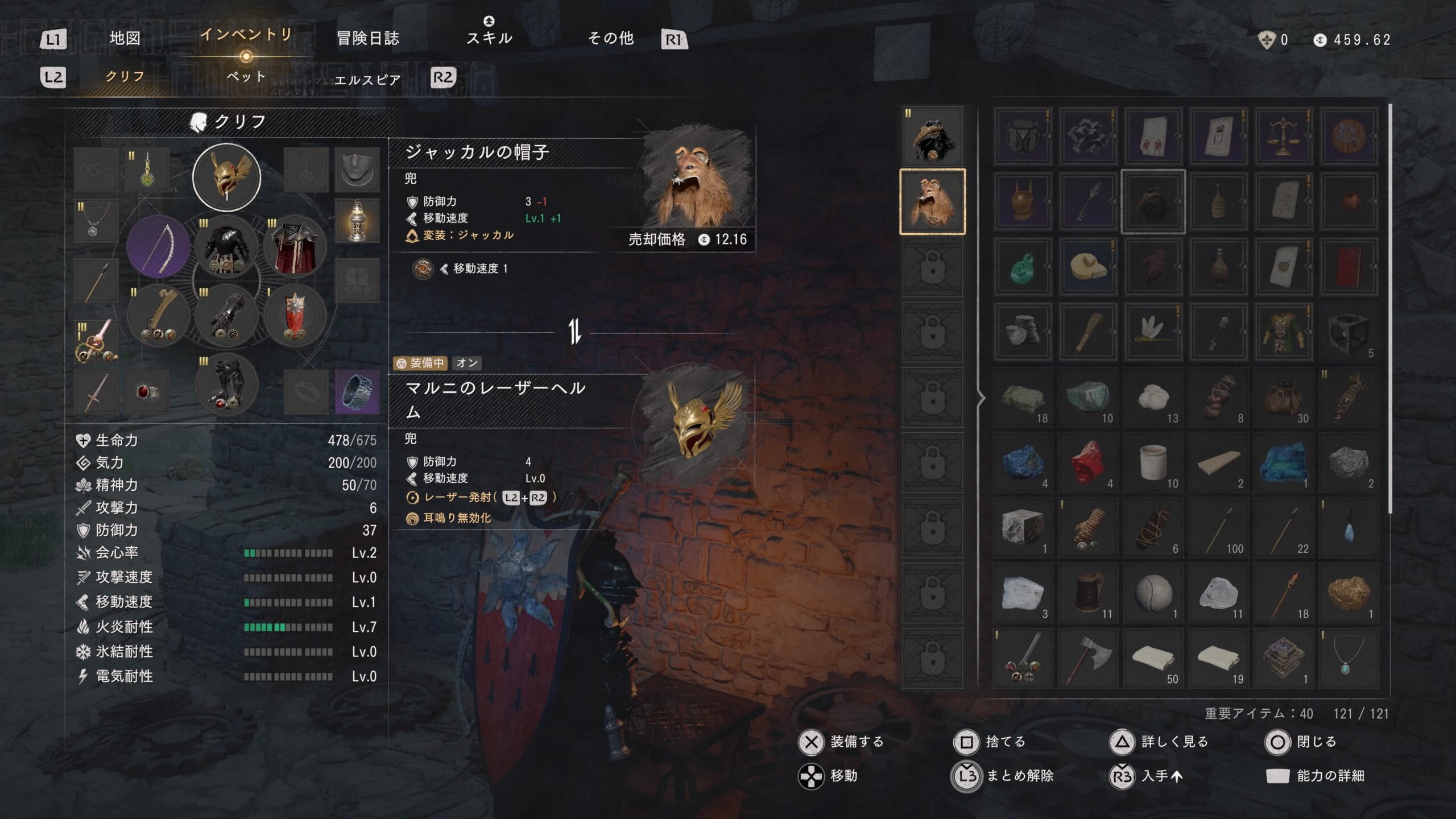Select the jackal hat in helmet list
This screenshot has width=1456, height=819.
tap(933, 201)
